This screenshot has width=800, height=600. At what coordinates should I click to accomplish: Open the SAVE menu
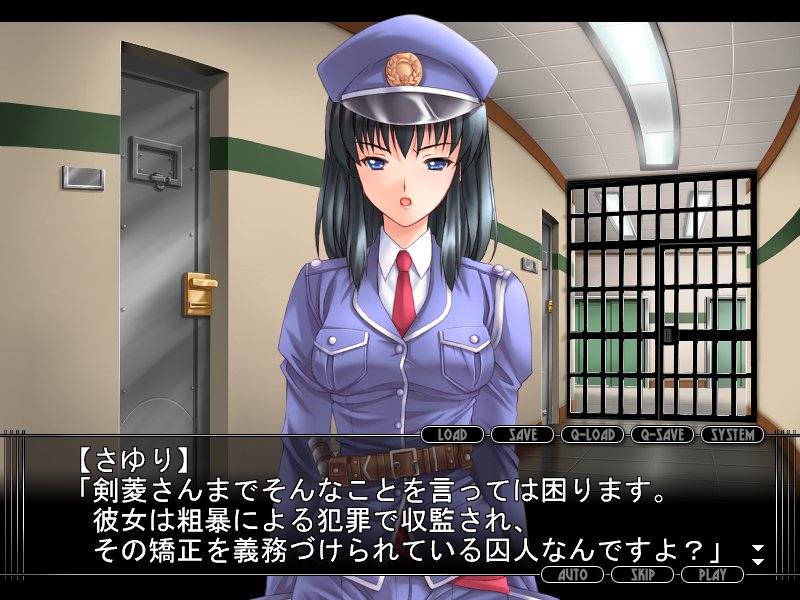coord(523,435)
